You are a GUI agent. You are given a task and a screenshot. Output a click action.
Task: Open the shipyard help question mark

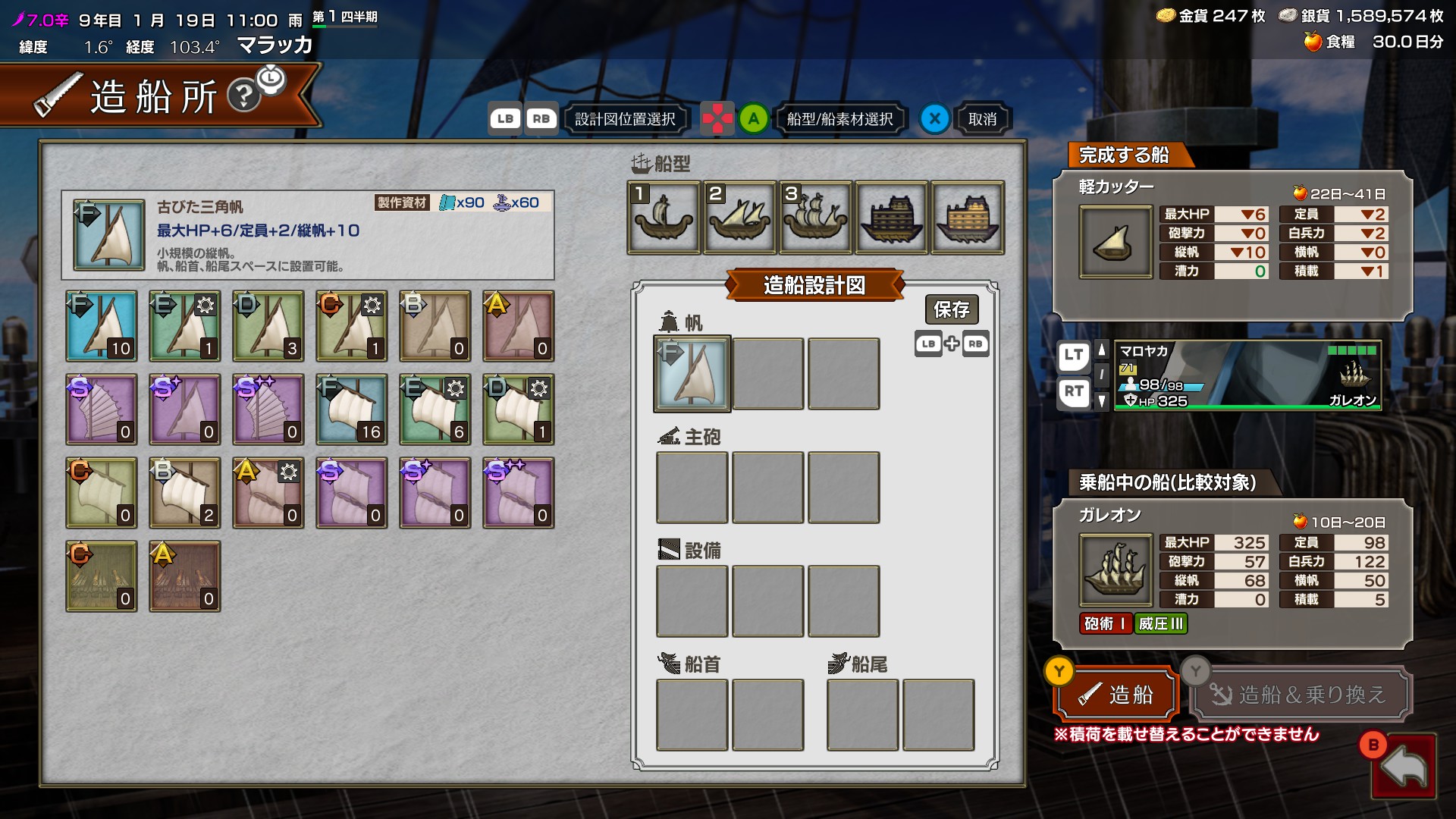pyautogui.click(x=244, y=96)
